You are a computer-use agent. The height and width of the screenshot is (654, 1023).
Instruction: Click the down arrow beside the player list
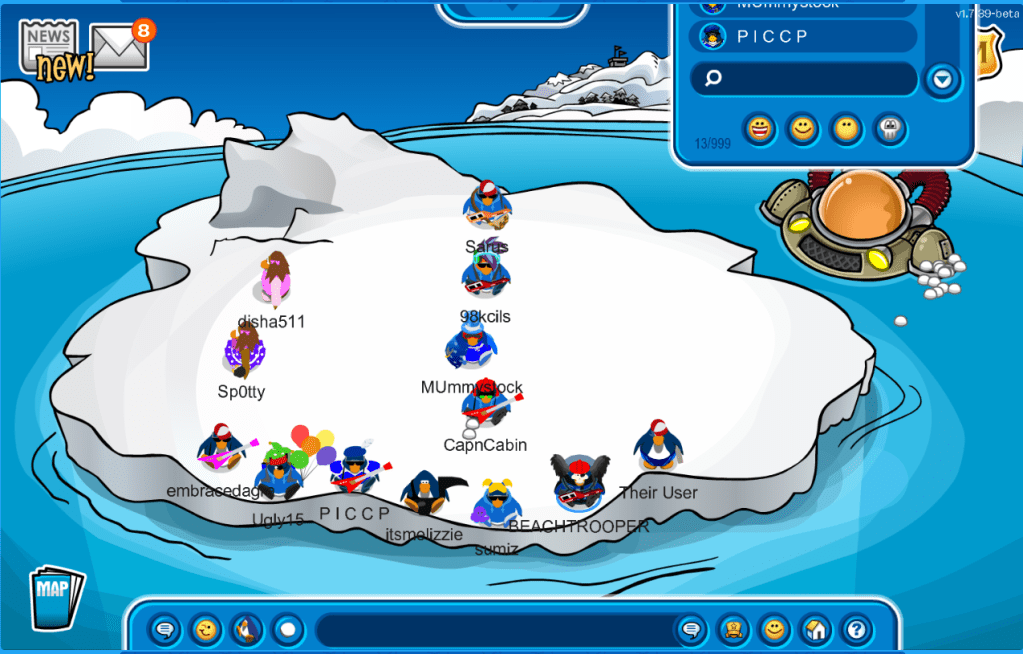(942, 78)
